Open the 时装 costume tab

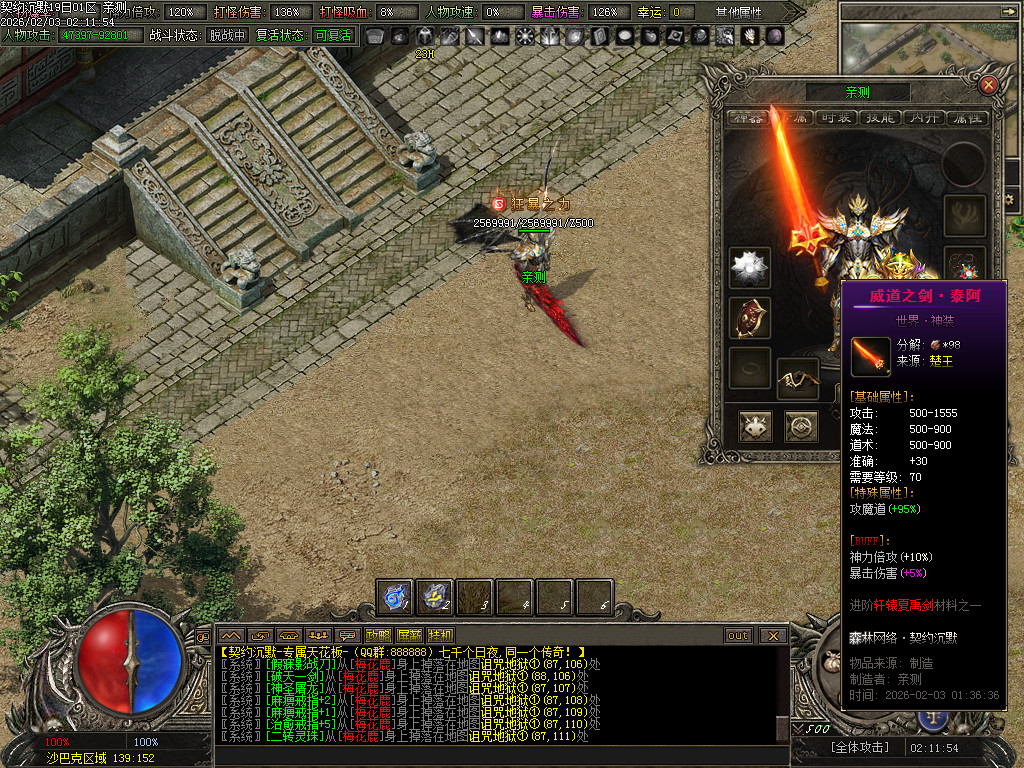(x=836, y=118)
